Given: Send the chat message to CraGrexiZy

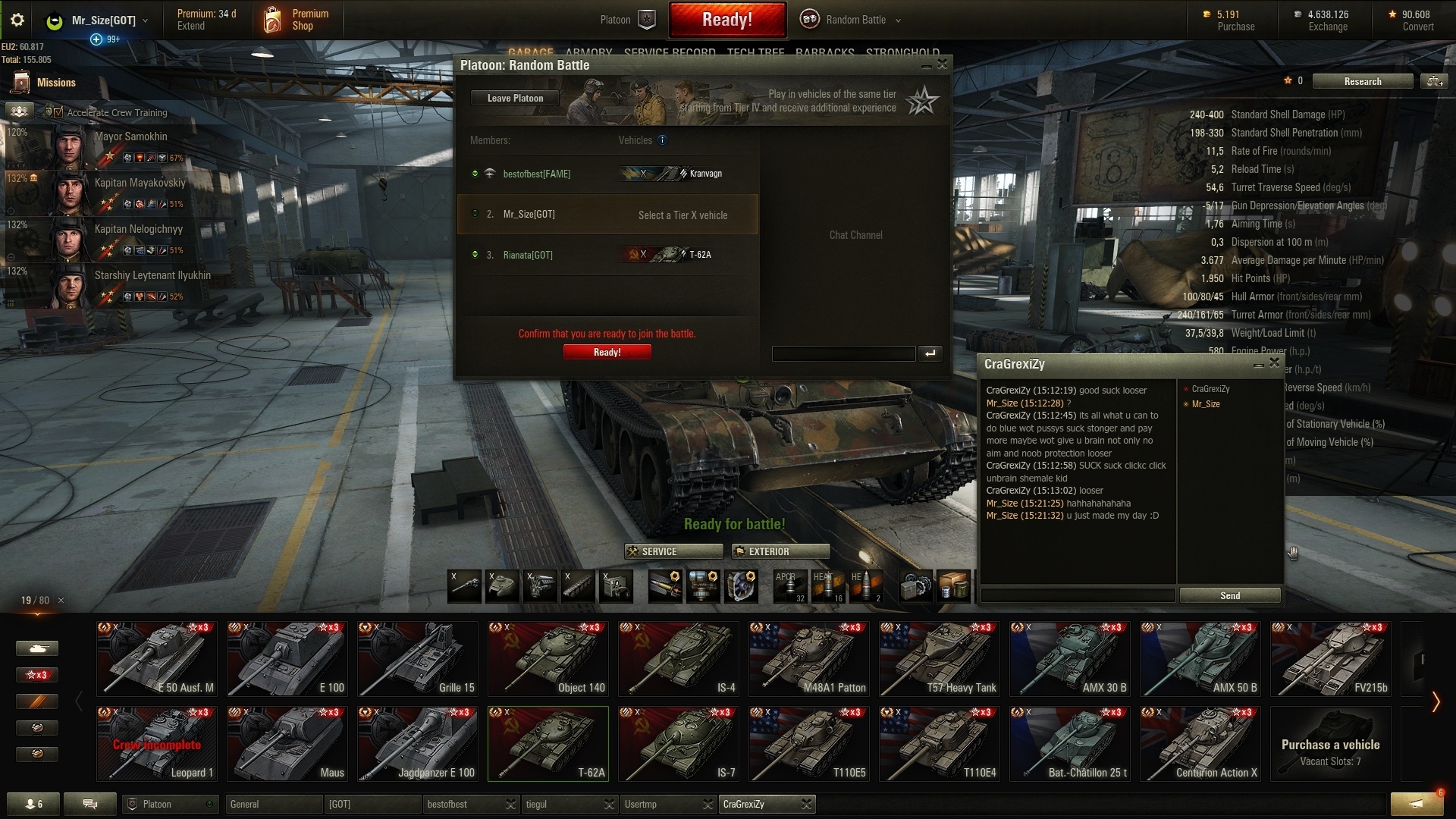Looking at the screenshot, I should tap(1229, 595).
